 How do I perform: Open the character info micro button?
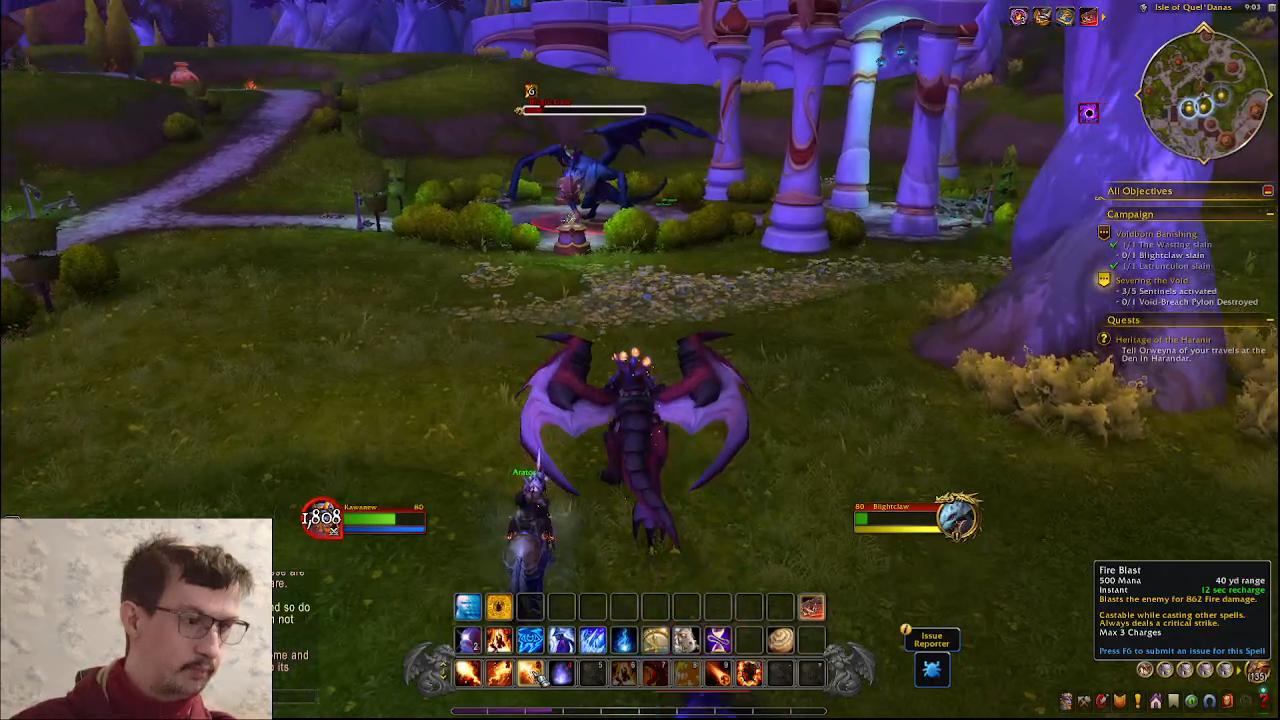1066,702
